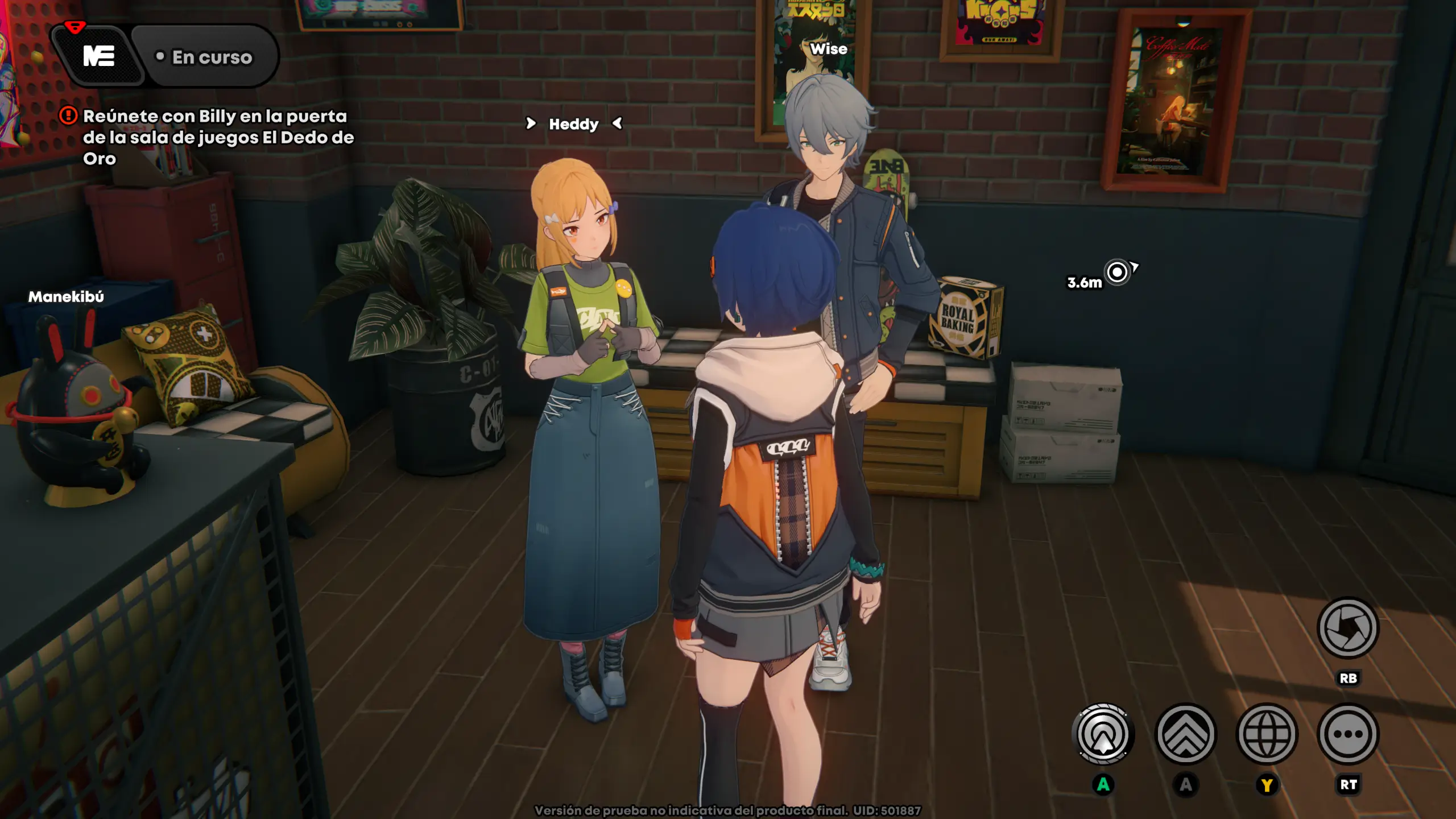Click the "En curso" mission status pill

click(206, 57)
